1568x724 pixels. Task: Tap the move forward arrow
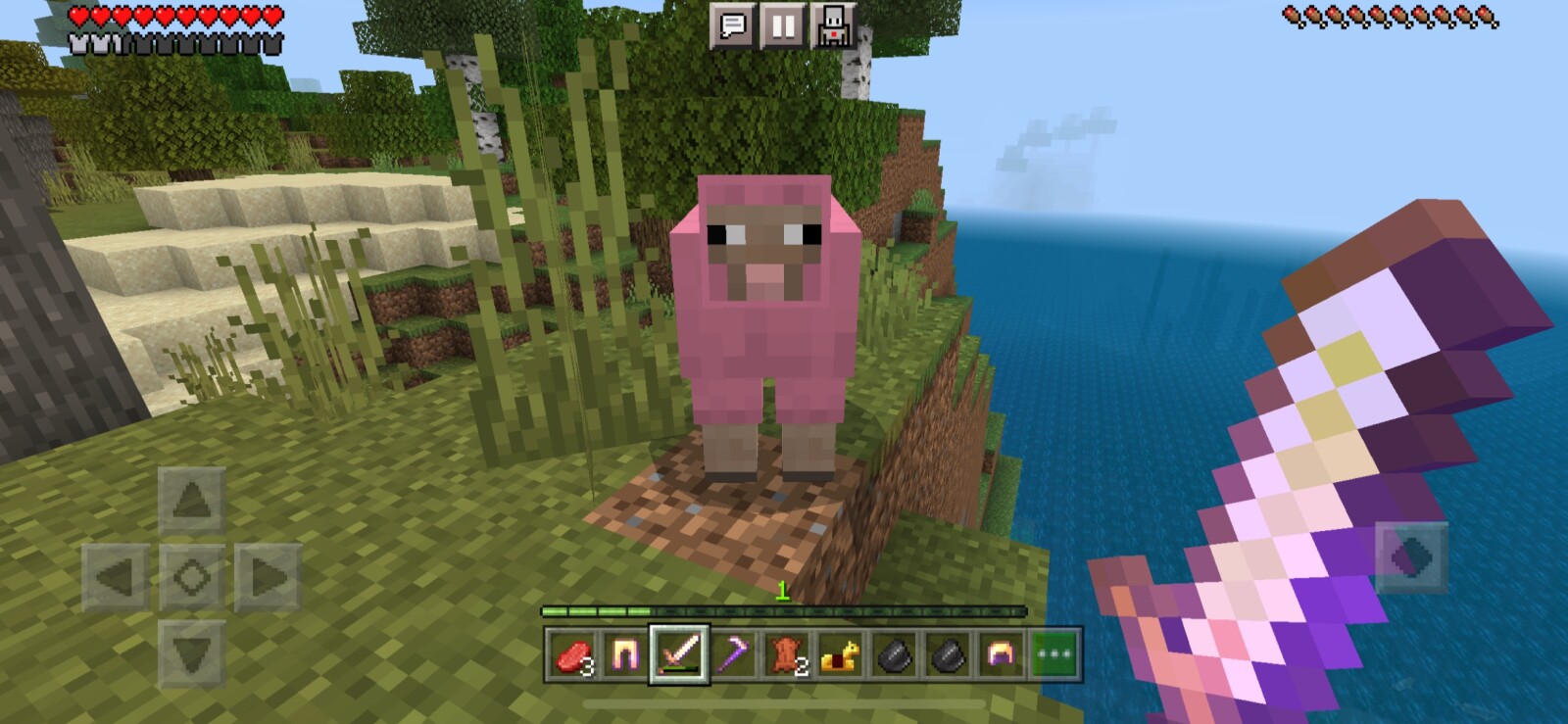click(x=192, y=501)
